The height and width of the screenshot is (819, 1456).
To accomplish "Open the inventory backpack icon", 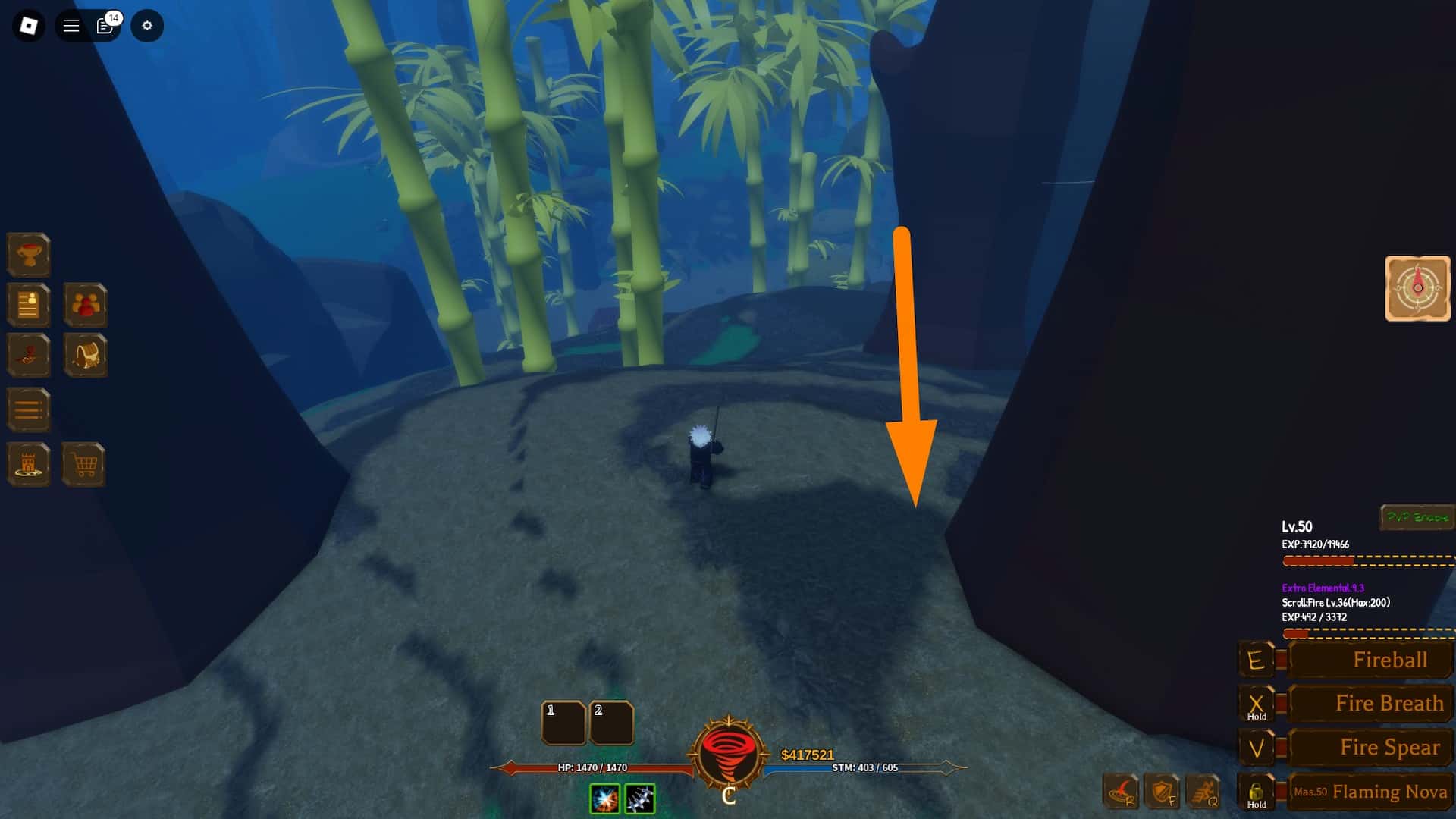I will [86, 355].
